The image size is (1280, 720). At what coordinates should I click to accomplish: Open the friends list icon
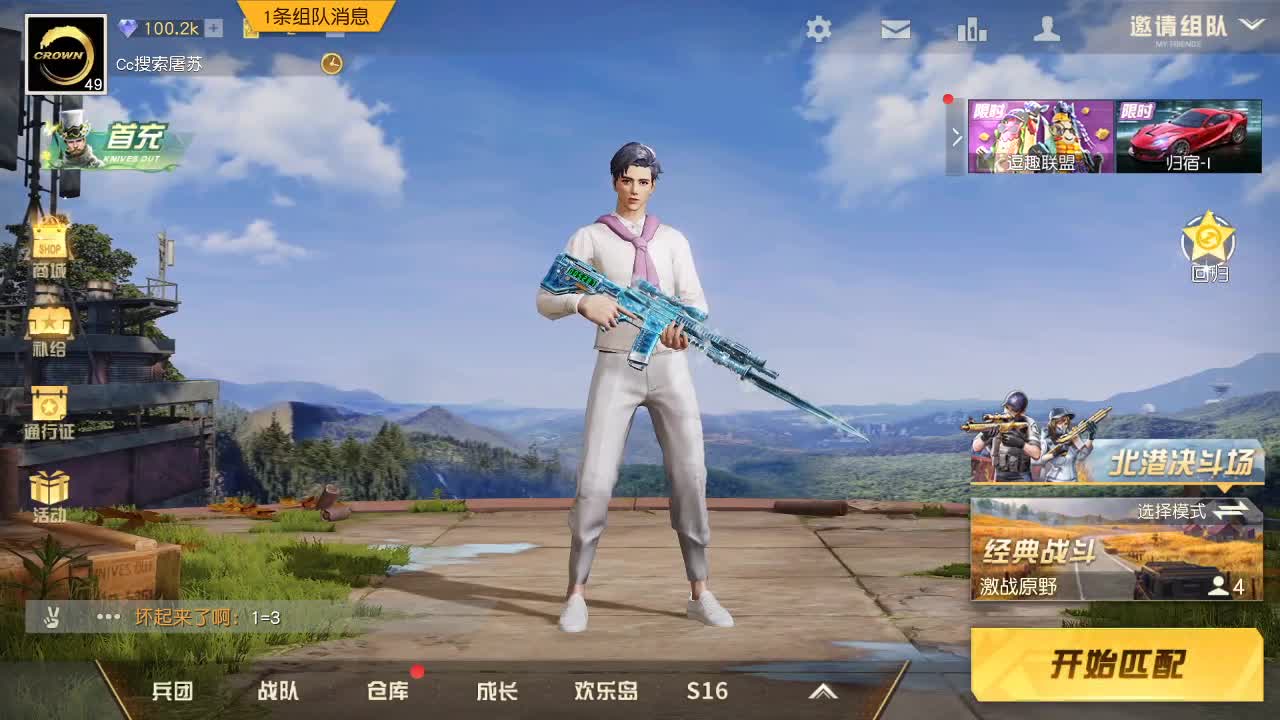click(1048, 30)
